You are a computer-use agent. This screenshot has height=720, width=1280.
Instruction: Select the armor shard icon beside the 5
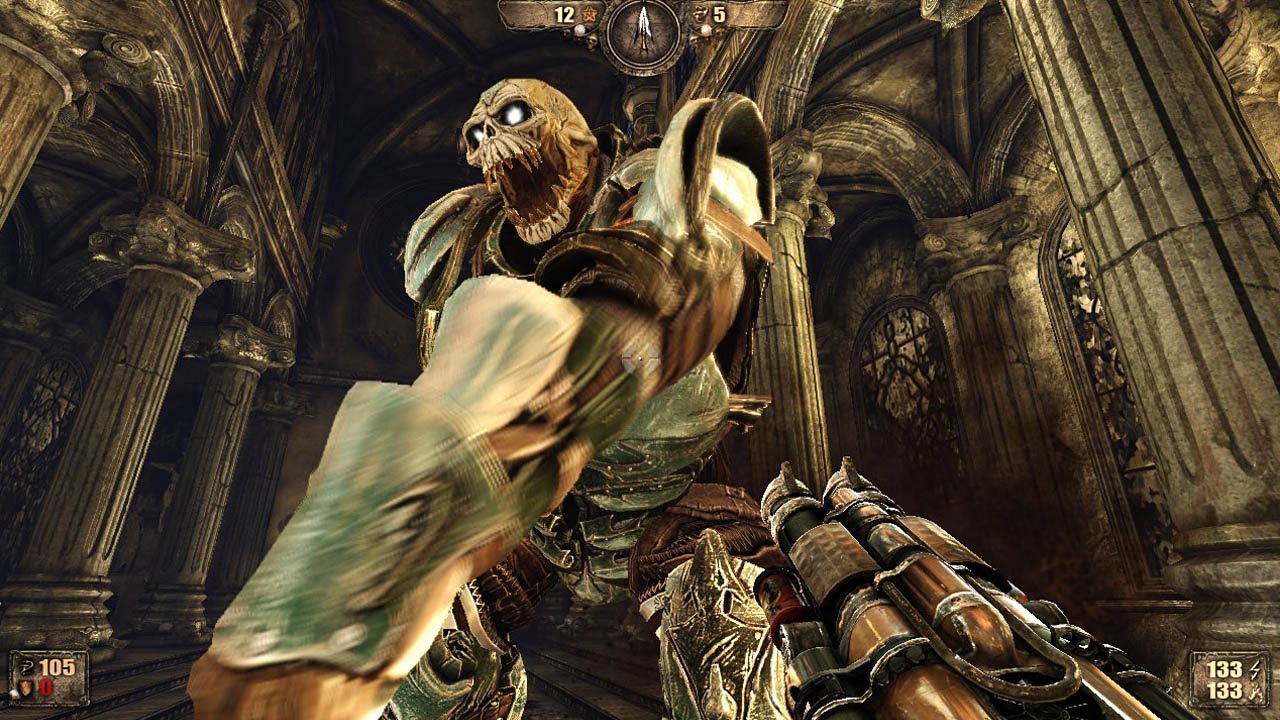[701, 14]
